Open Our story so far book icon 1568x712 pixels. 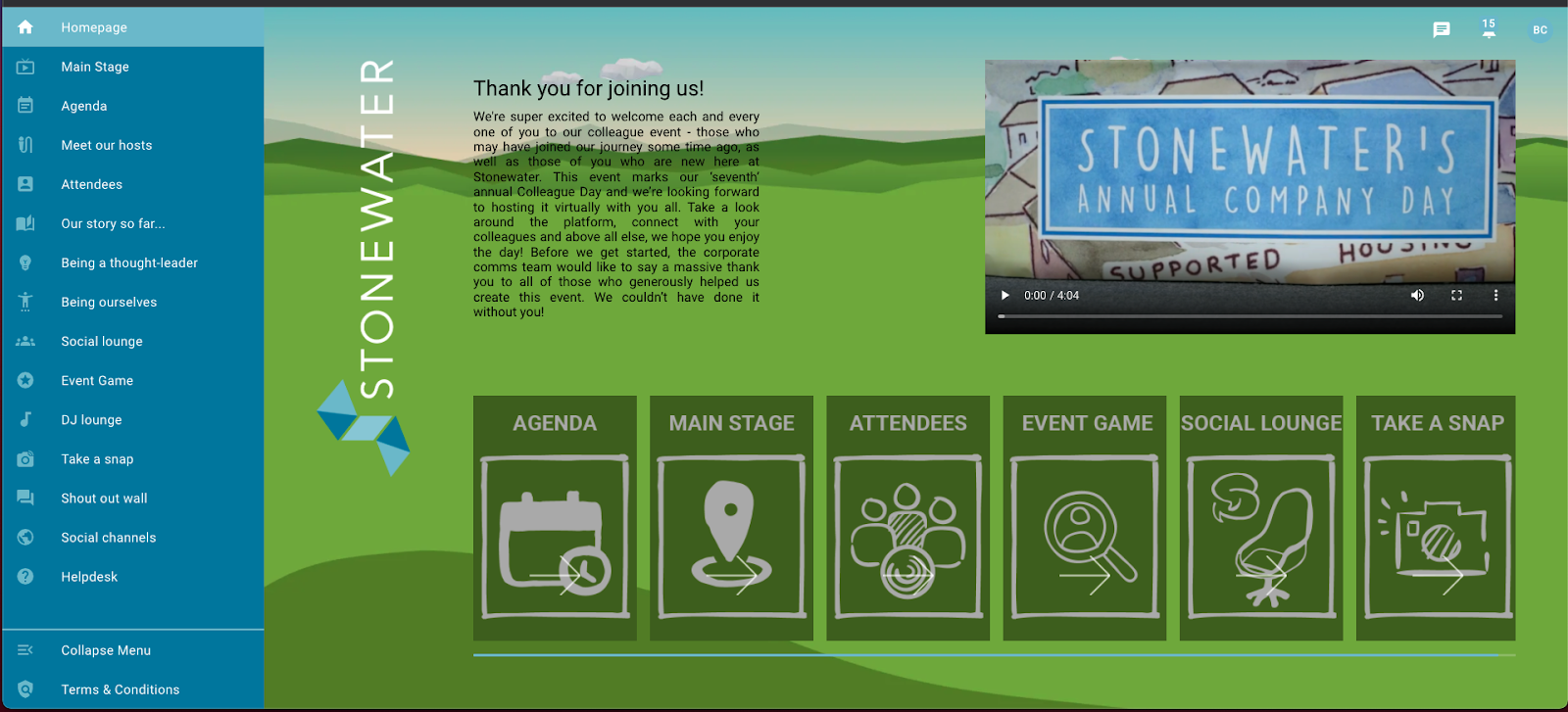(x=26, y=223)
